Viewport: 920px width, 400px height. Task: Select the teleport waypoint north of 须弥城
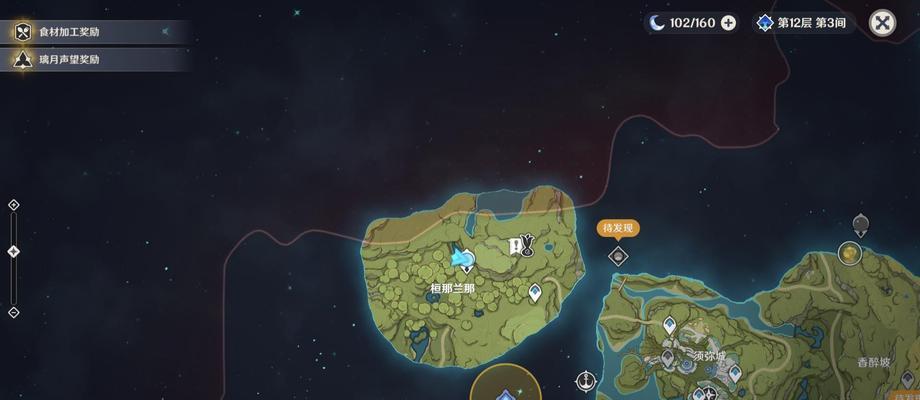click(x=670, y=325)
